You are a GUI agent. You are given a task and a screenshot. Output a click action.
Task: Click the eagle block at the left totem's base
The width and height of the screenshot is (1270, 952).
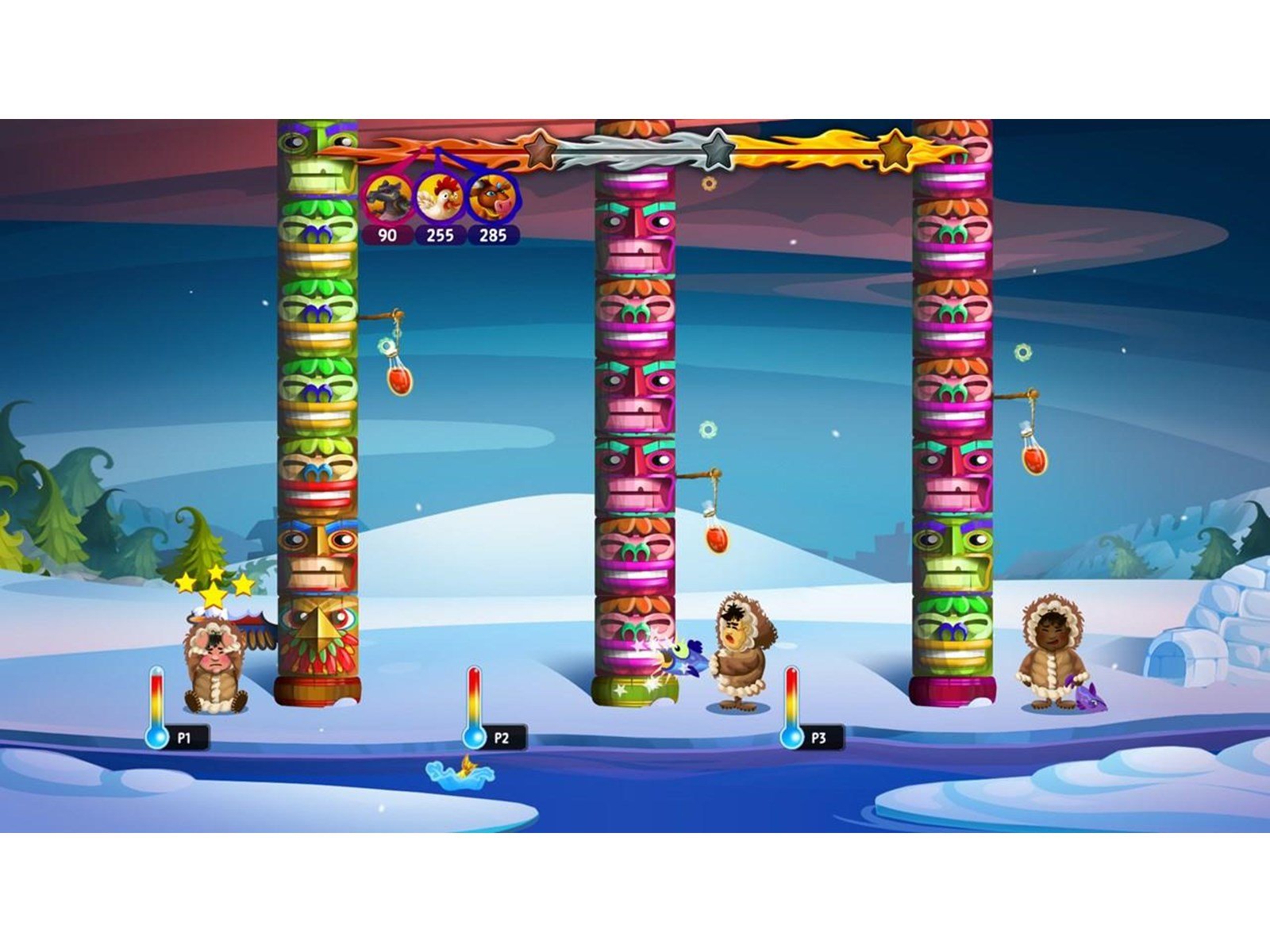pyautogui.click(x=317, y=633)
